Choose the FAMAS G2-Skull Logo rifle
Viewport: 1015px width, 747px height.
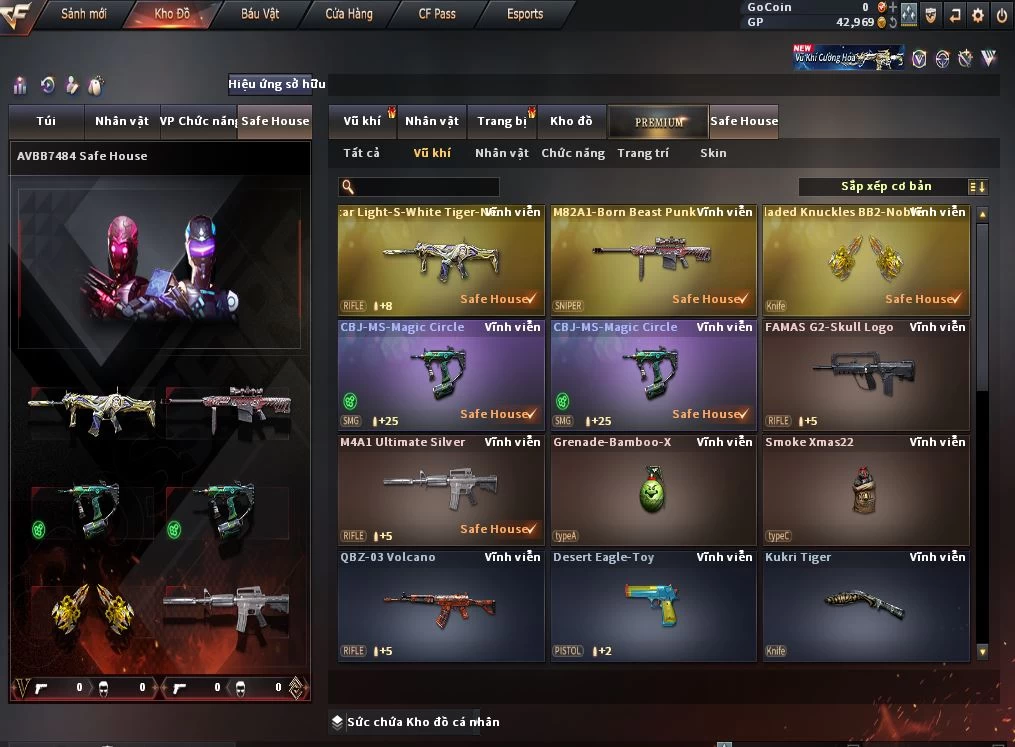click(866, 375)
